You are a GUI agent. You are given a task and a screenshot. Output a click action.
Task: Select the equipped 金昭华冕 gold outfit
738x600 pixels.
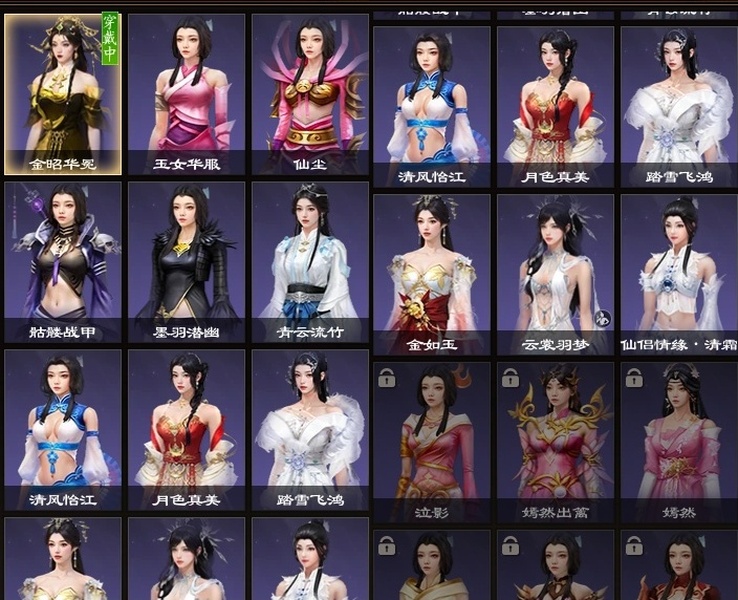63,92
